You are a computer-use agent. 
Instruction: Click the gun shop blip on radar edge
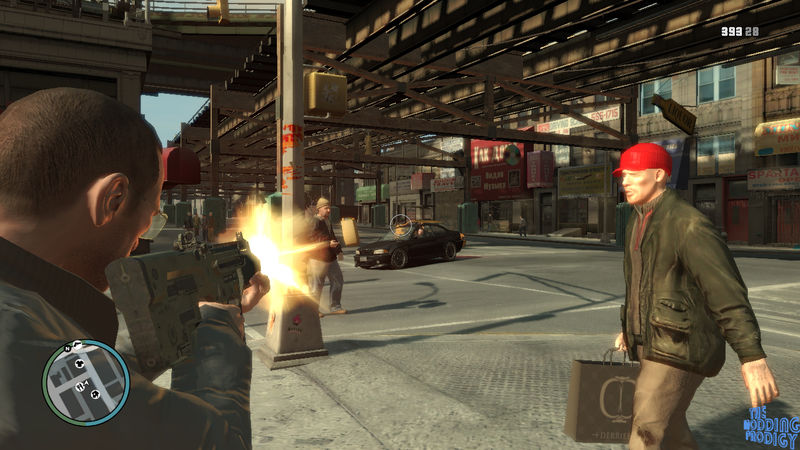(77, 345)
